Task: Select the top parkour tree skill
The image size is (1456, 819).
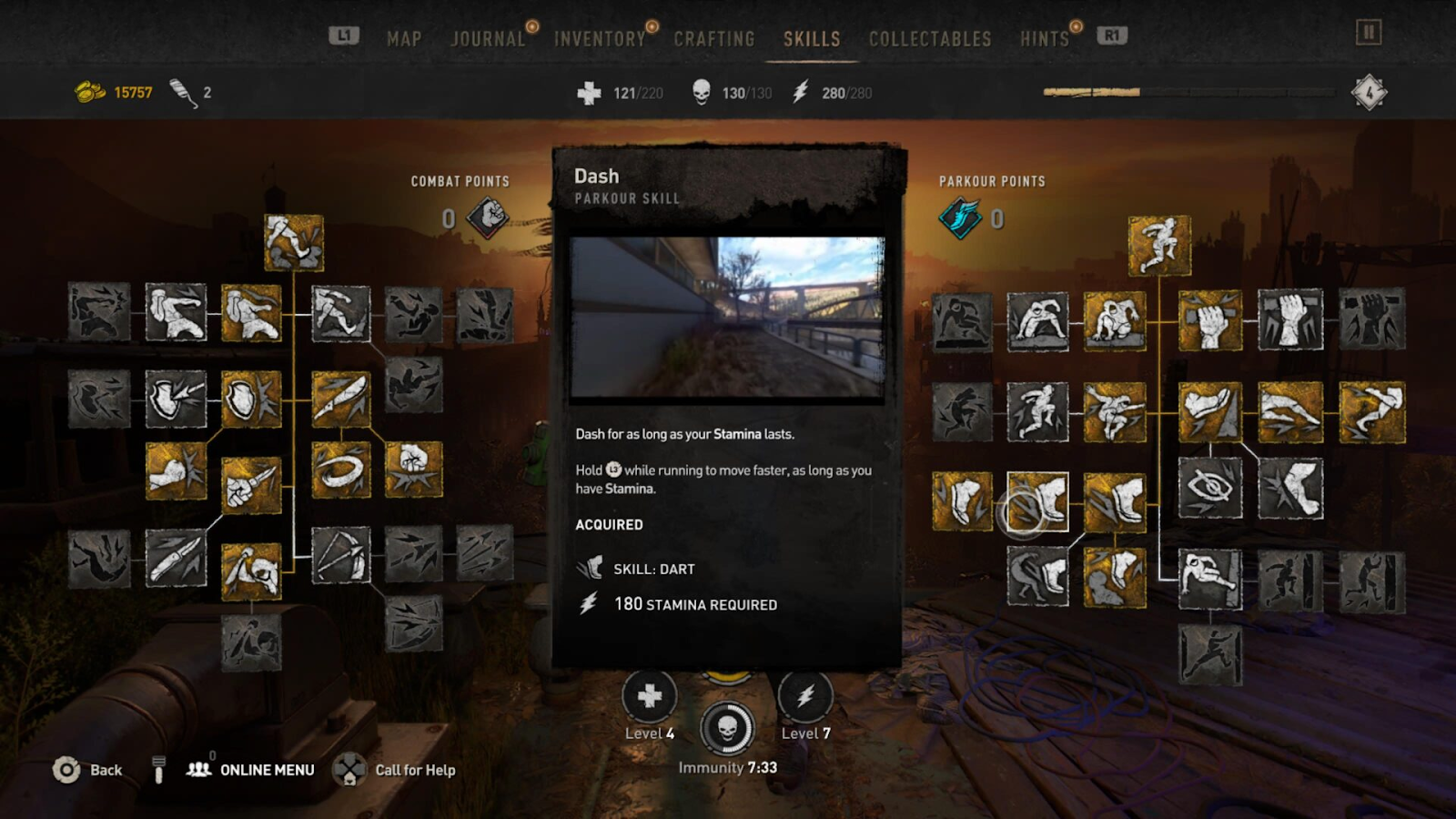Action: [1159, 246]
